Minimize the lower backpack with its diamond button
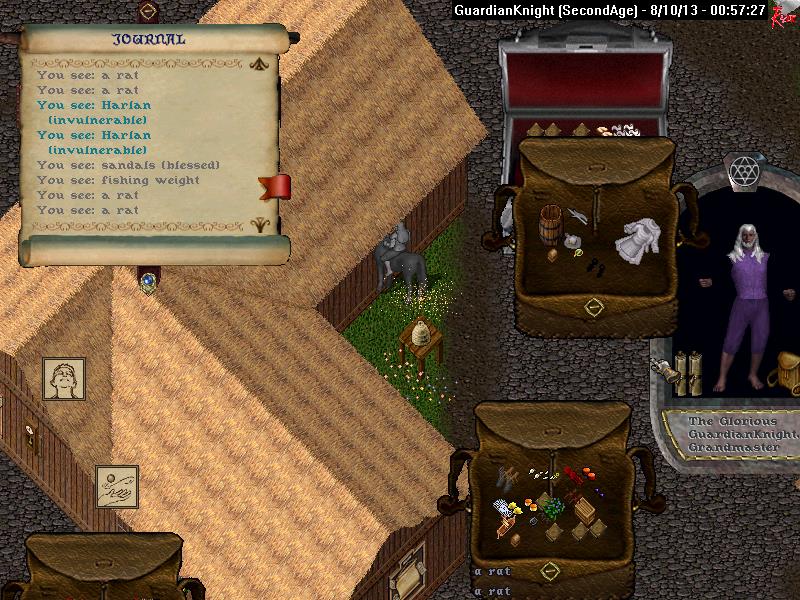 549,571
